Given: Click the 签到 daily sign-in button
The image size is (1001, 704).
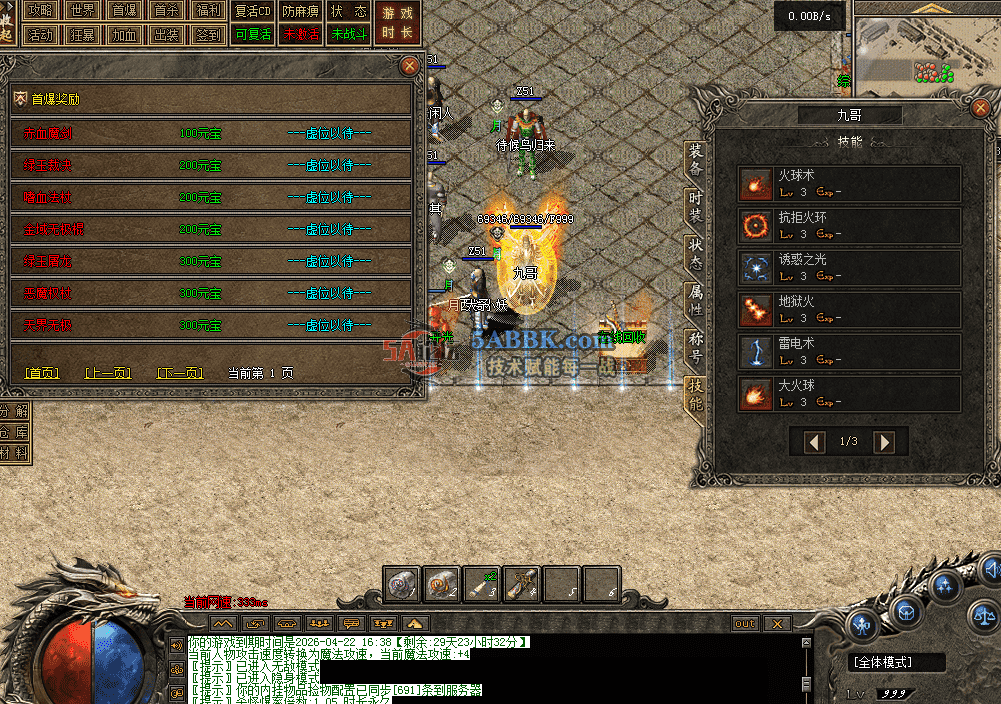Looking at the screenshot, I should (209, 34).
